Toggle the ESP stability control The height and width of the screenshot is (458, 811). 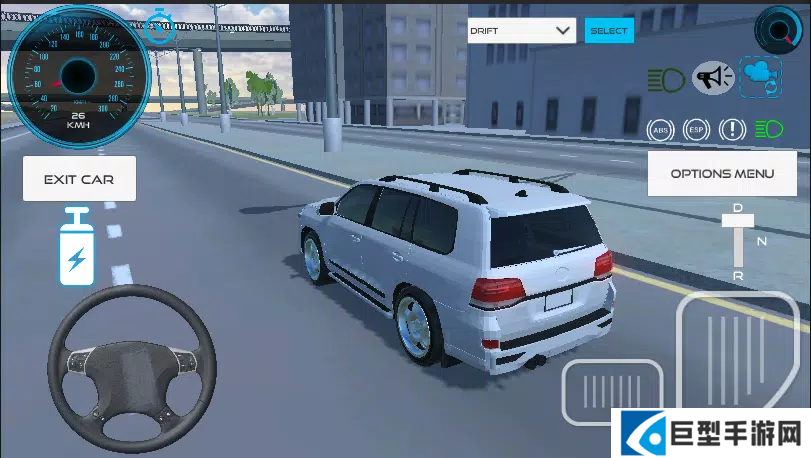695,129
